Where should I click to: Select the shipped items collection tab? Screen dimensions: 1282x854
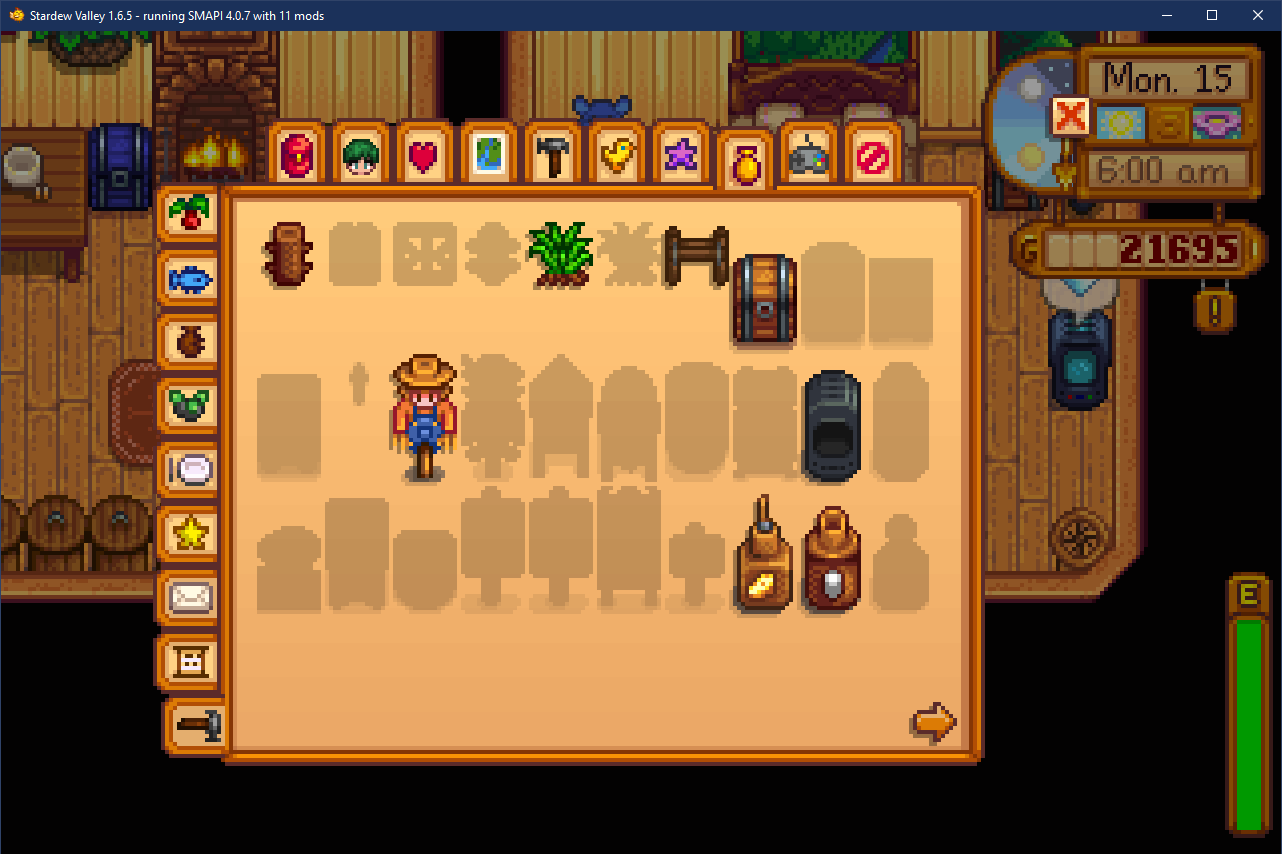pos(189,213)
